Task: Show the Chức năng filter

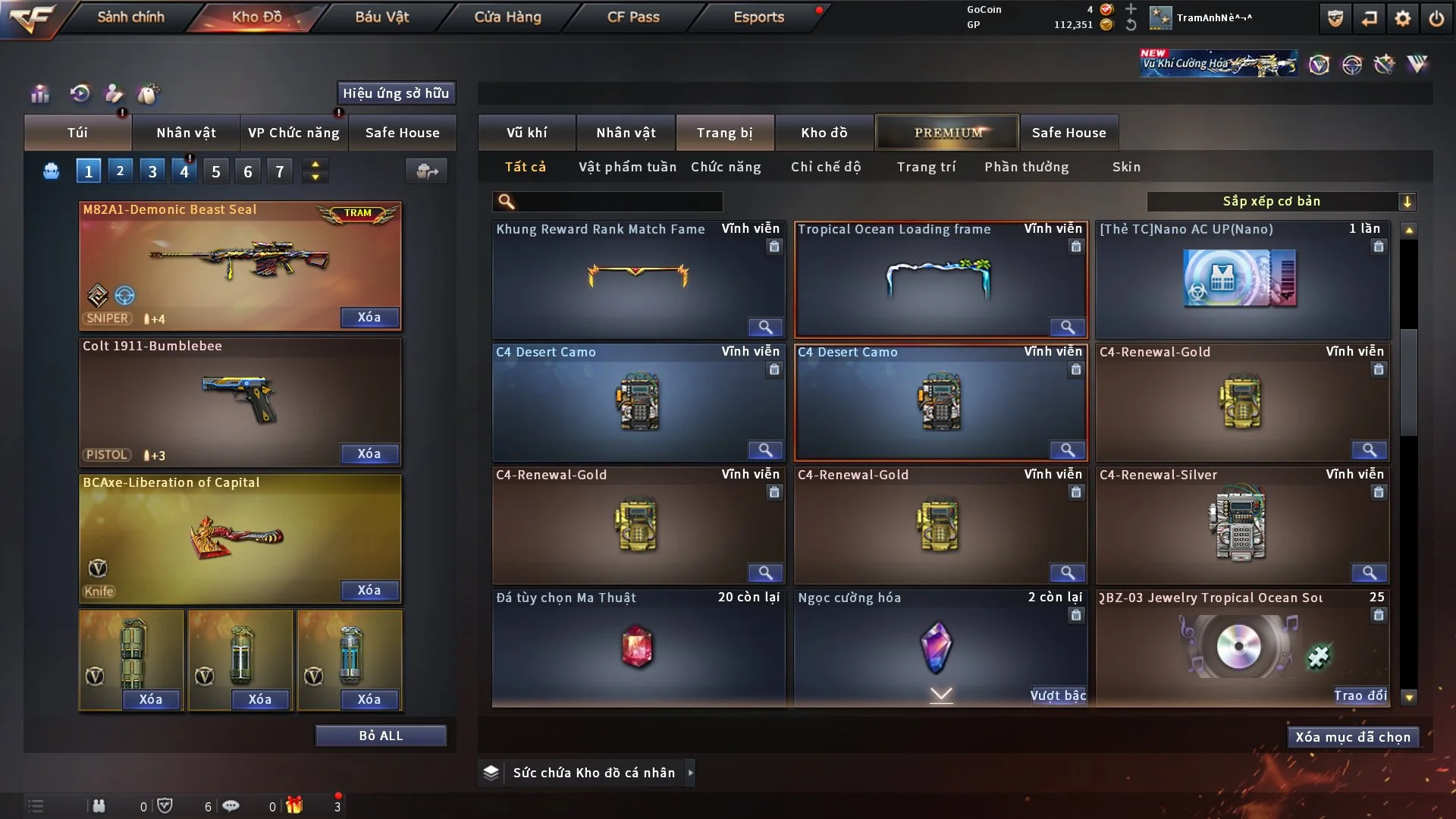Action: [x=726, y=167]
